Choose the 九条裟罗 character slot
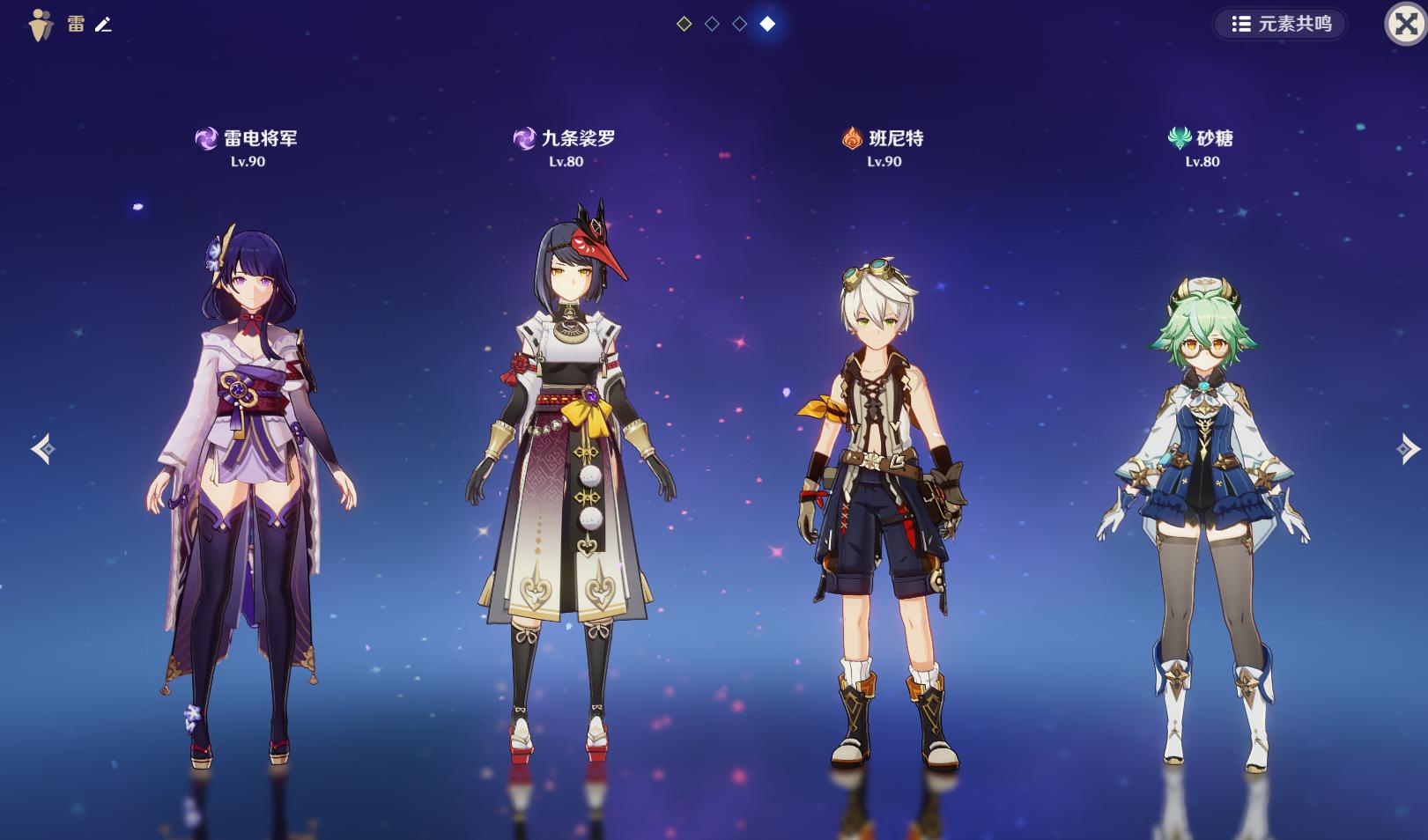Viewport: 1428px width, 840px height. [x=569, y=475]
